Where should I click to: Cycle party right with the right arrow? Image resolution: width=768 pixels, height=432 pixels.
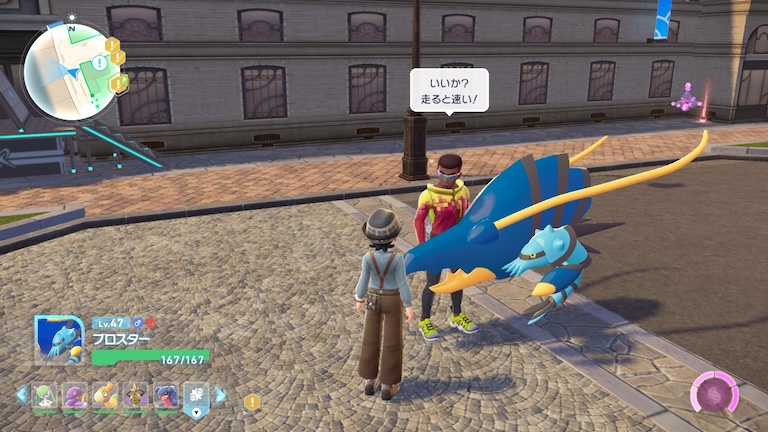click(x=220, y=395)
